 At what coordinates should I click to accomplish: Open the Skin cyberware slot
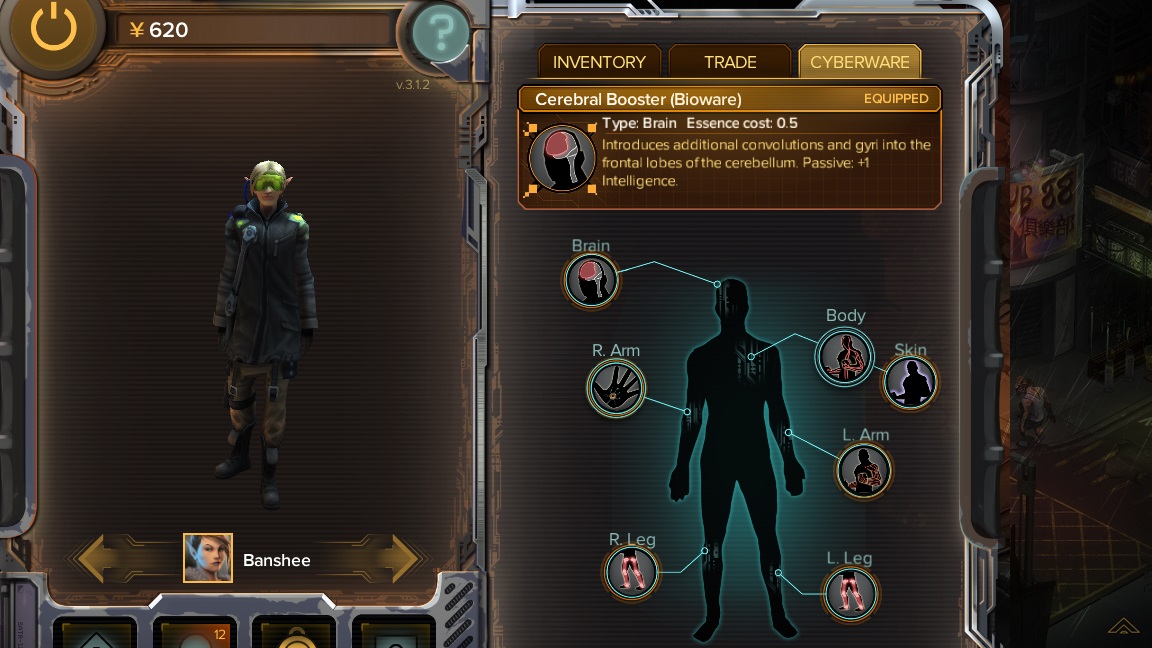(x=910, y=382)
